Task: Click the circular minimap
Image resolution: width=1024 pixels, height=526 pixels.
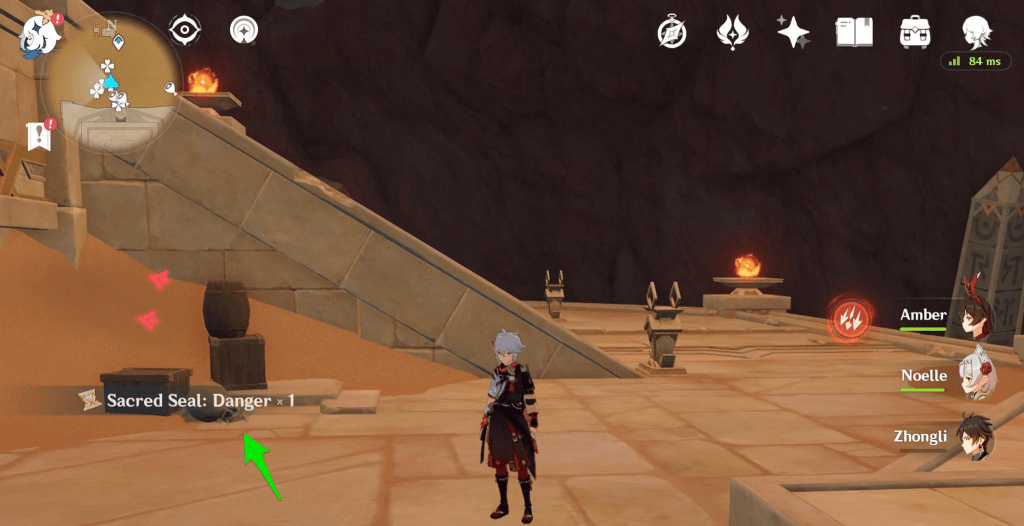Action: tap(111, 83)
